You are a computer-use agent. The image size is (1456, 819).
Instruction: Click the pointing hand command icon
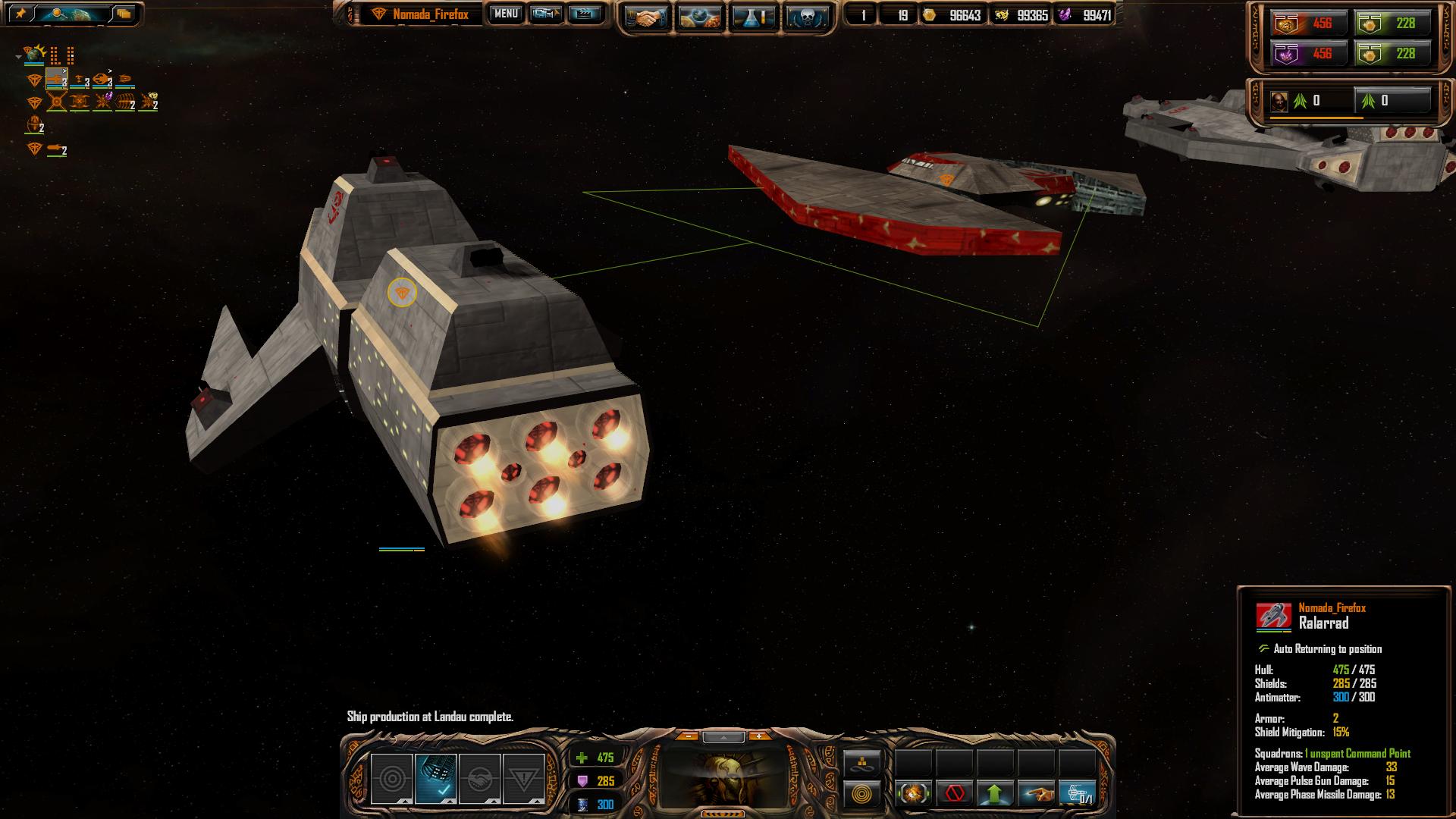pos(1037,794)
